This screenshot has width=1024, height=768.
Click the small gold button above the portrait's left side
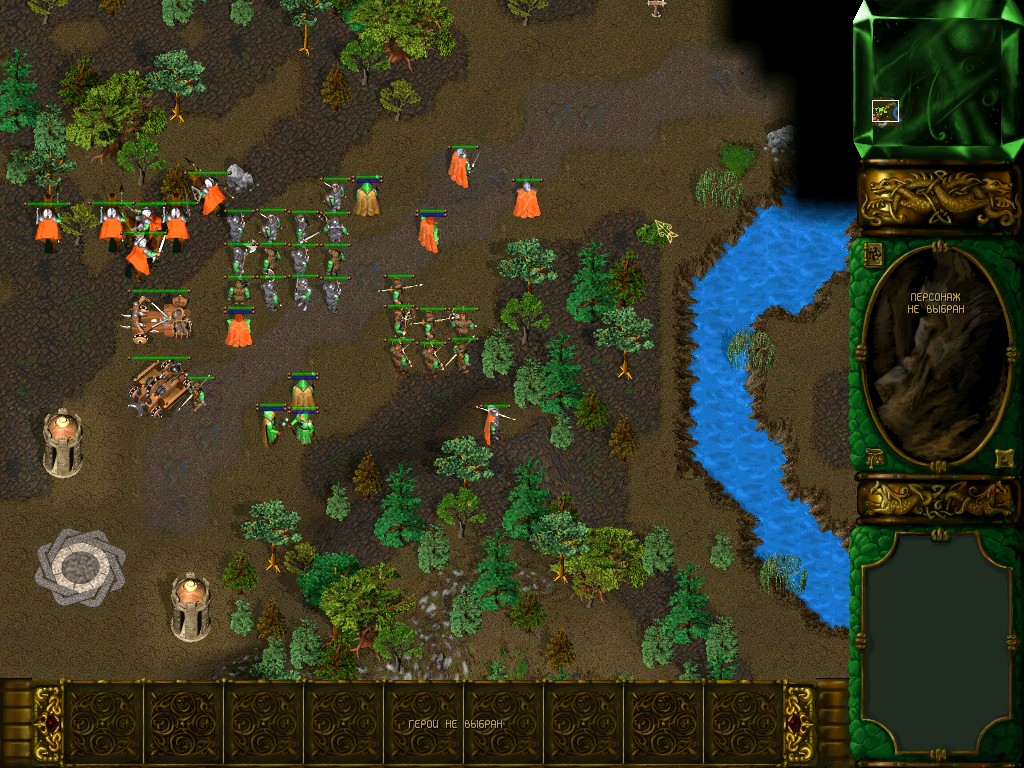(872, 252)
